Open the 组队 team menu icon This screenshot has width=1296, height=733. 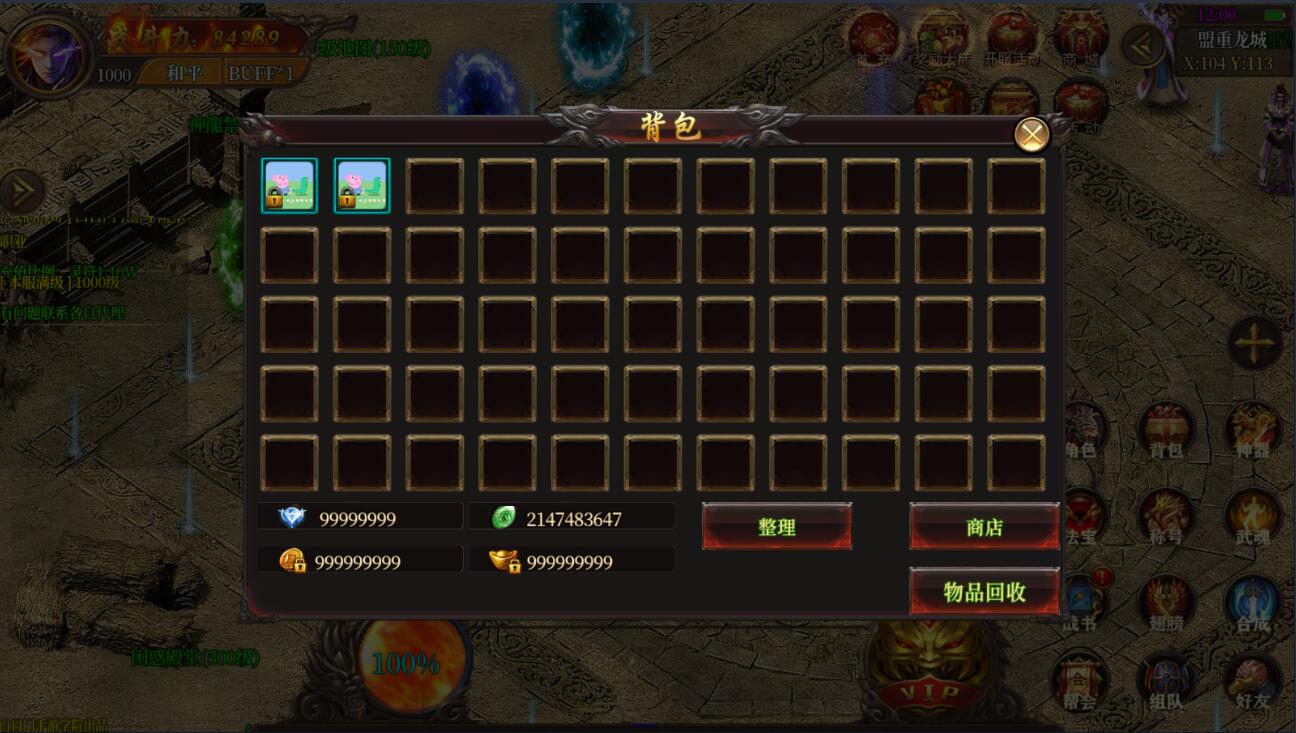coord(1166,683)
